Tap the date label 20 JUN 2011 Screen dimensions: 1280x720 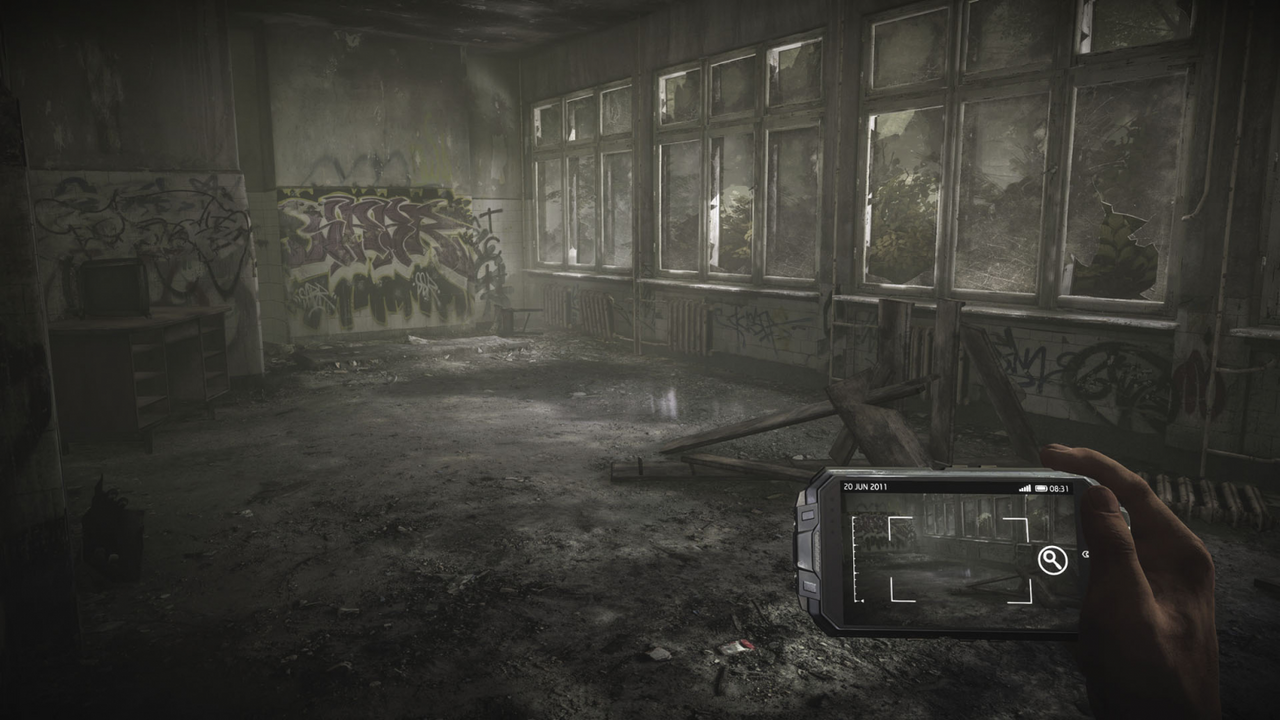pyautogui.click(x=866, y=485)
